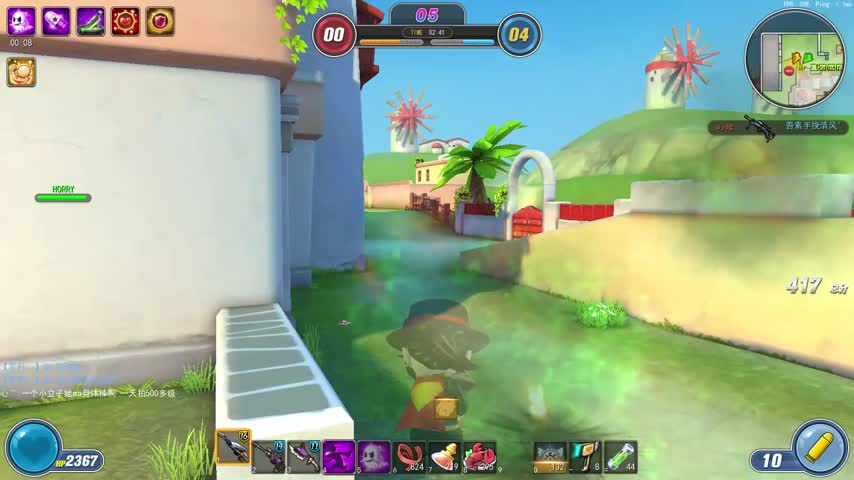Select the wolf emblem item slot
This screenshot has width=854, height=480.
point(550,456)
